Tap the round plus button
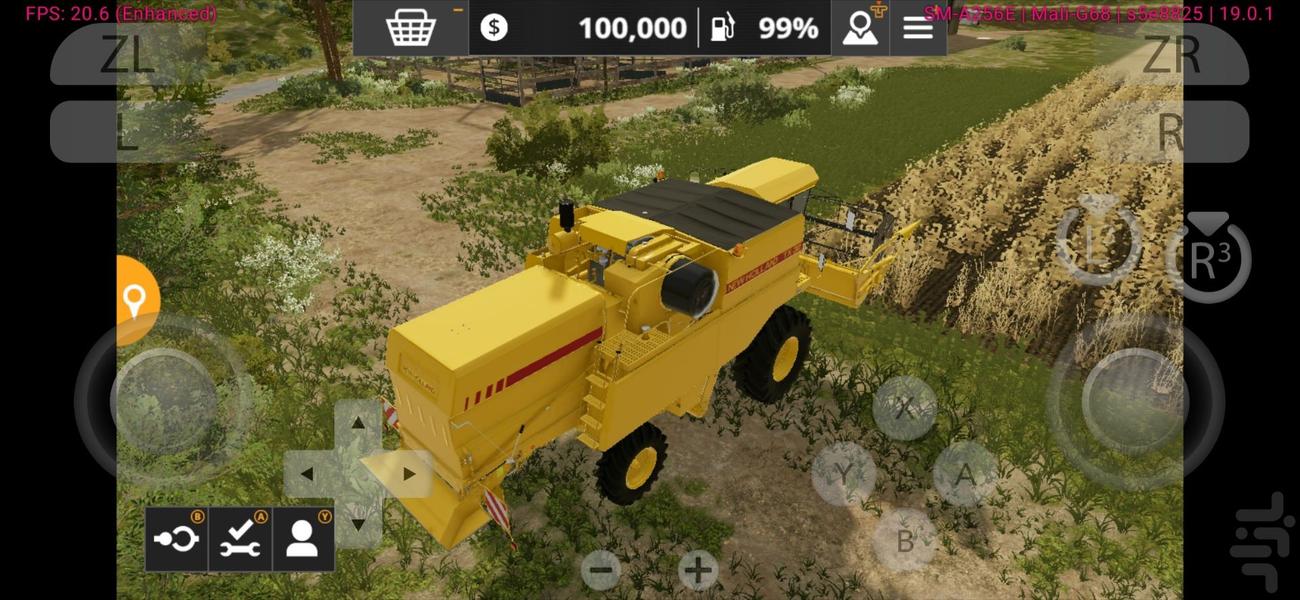The image size is (1300, 600). coord(698,571)
